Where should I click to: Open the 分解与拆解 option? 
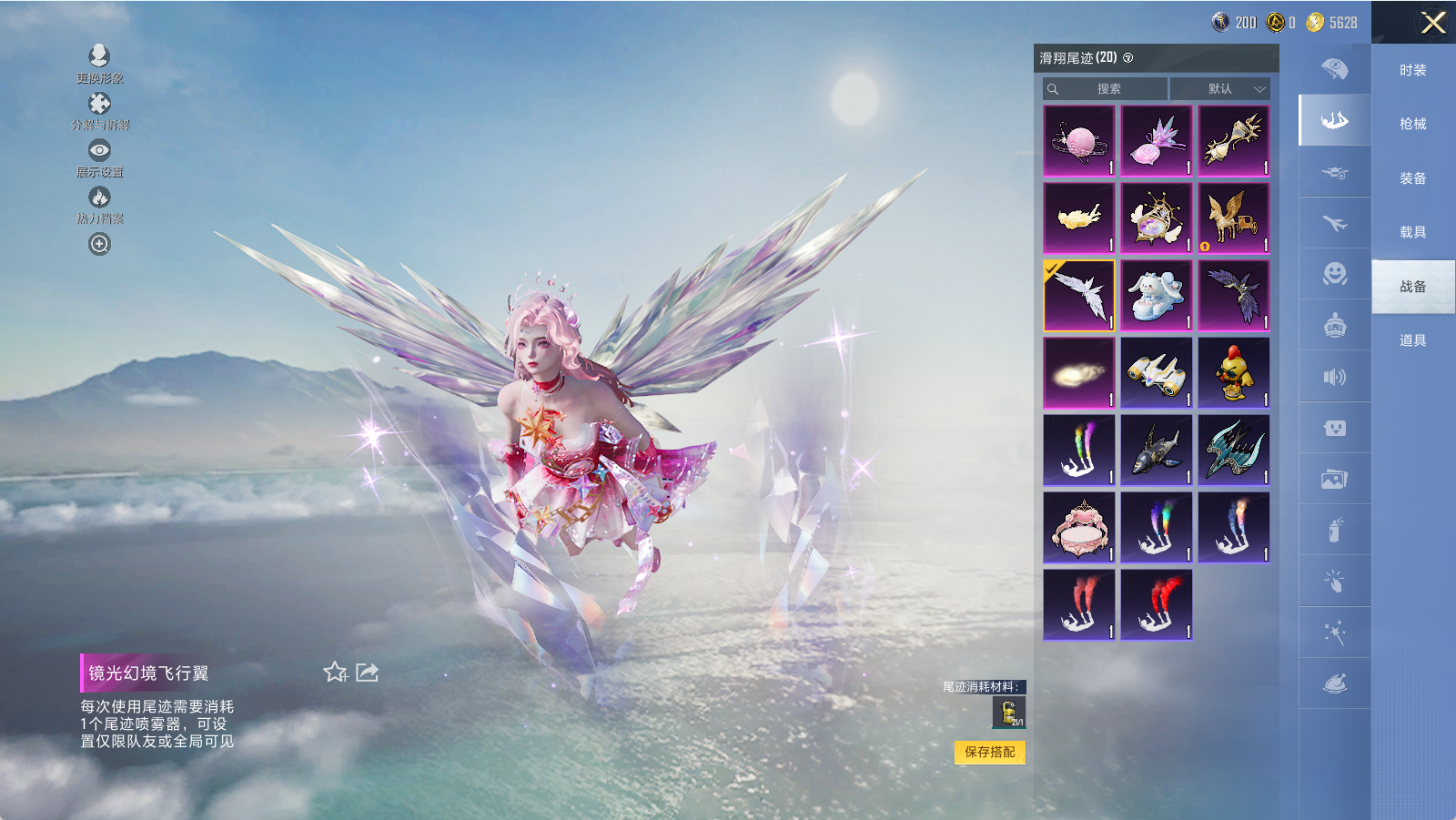click(99, 105)
